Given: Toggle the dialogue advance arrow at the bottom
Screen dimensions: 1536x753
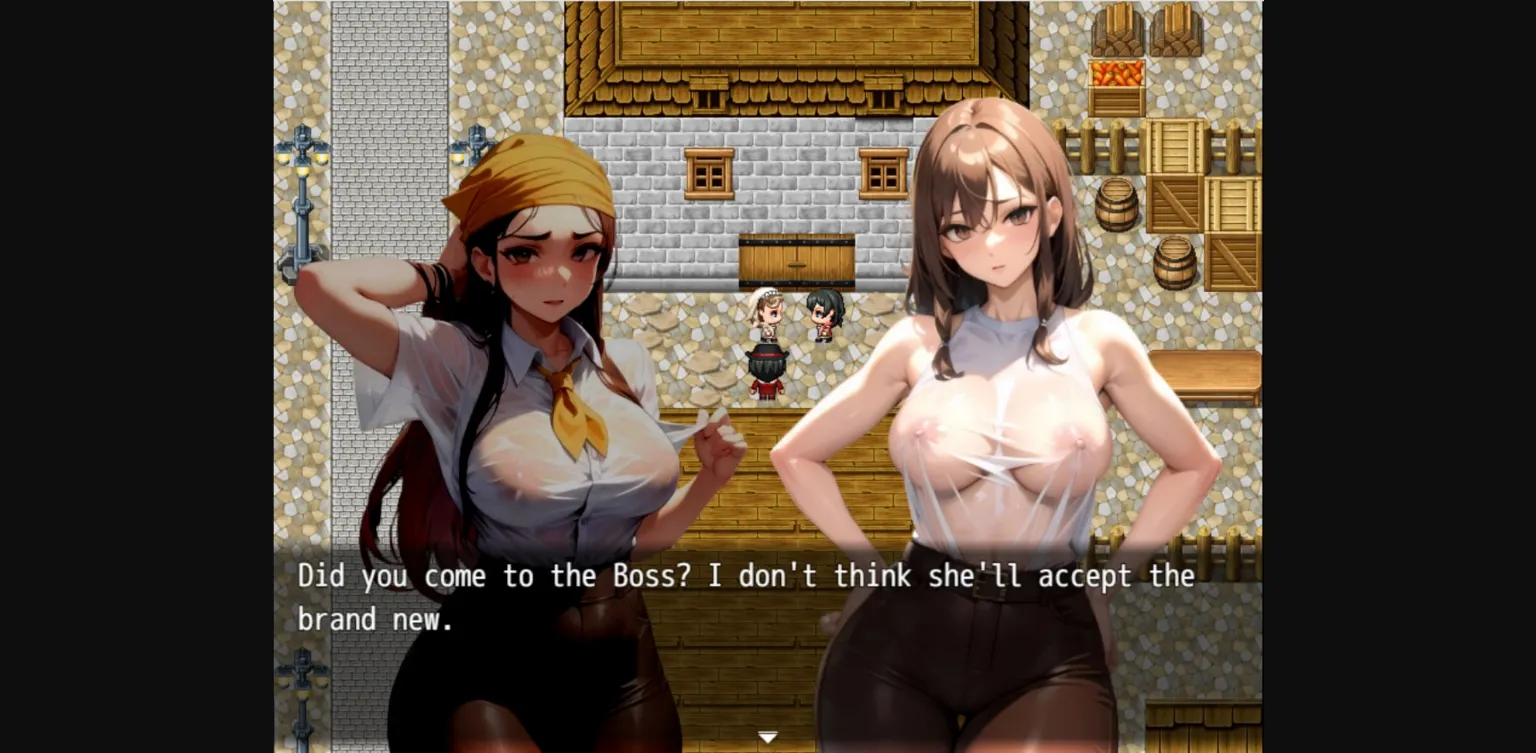Looking at the screenshot, I should 767,736.
